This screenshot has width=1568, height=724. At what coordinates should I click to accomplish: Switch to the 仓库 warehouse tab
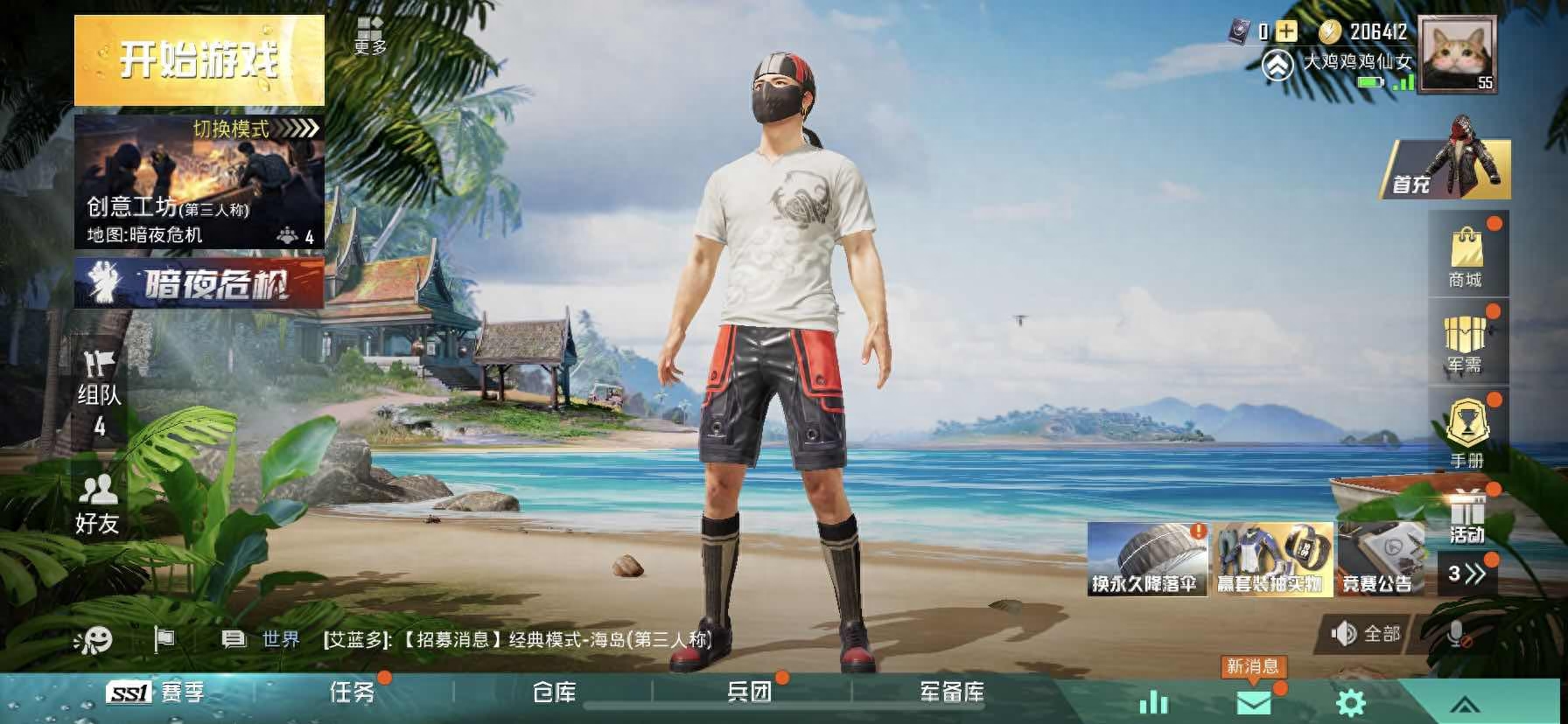554,692
